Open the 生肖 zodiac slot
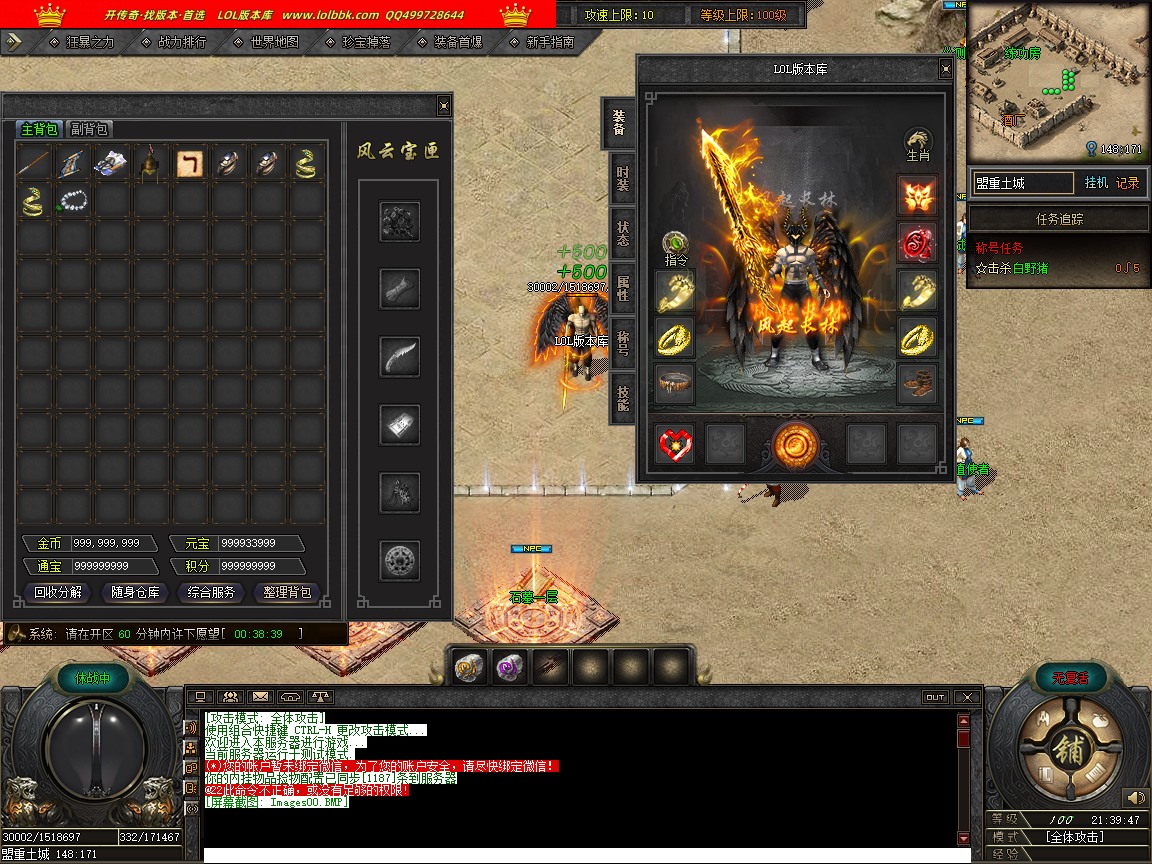The width and height of the screenshot is (1152, 864). point(918,144)
